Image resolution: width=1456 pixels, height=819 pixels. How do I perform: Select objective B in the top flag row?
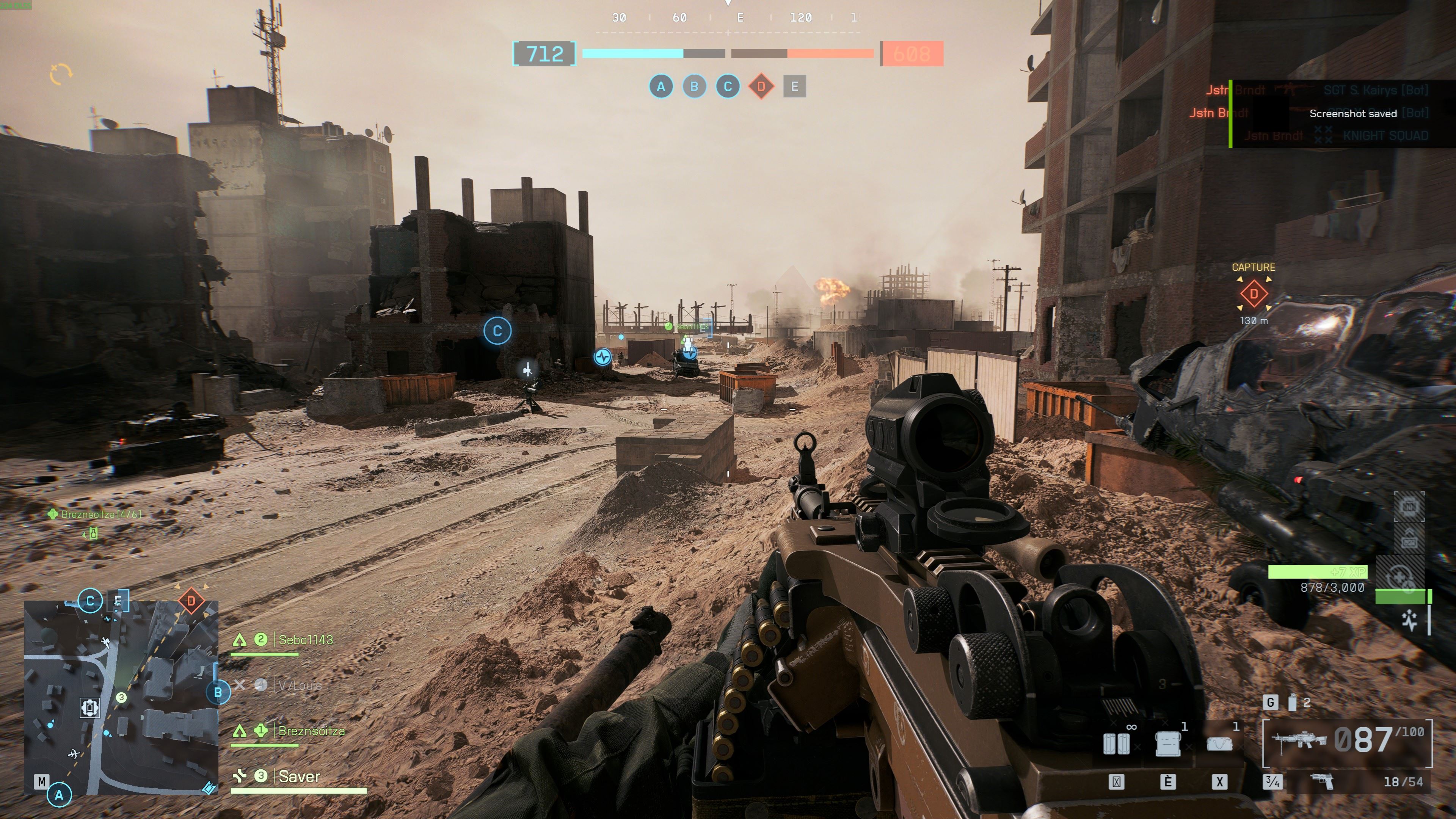(x=694, y=87)
